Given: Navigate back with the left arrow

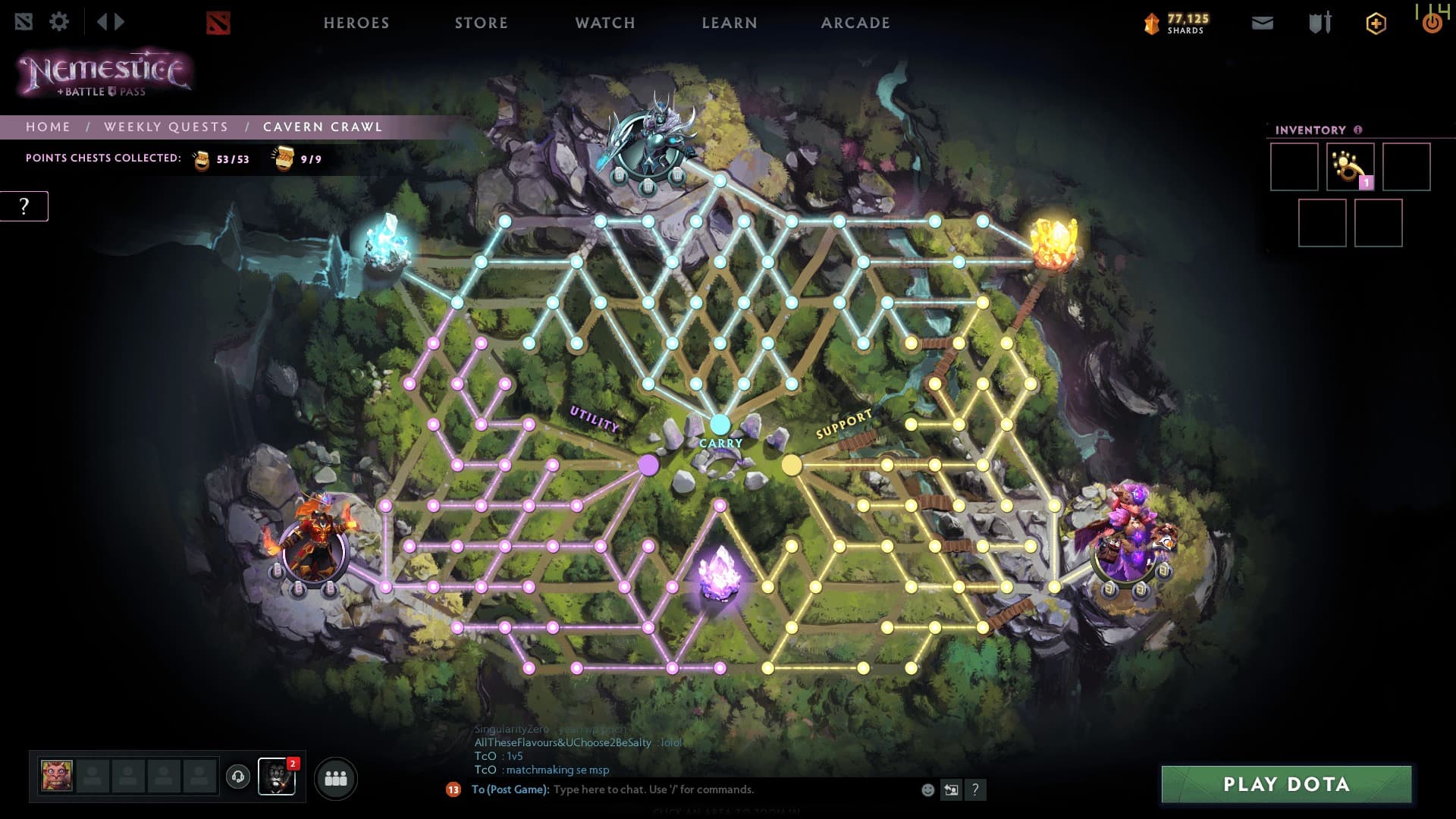Looking at the screenshot, I should point(102,21).
